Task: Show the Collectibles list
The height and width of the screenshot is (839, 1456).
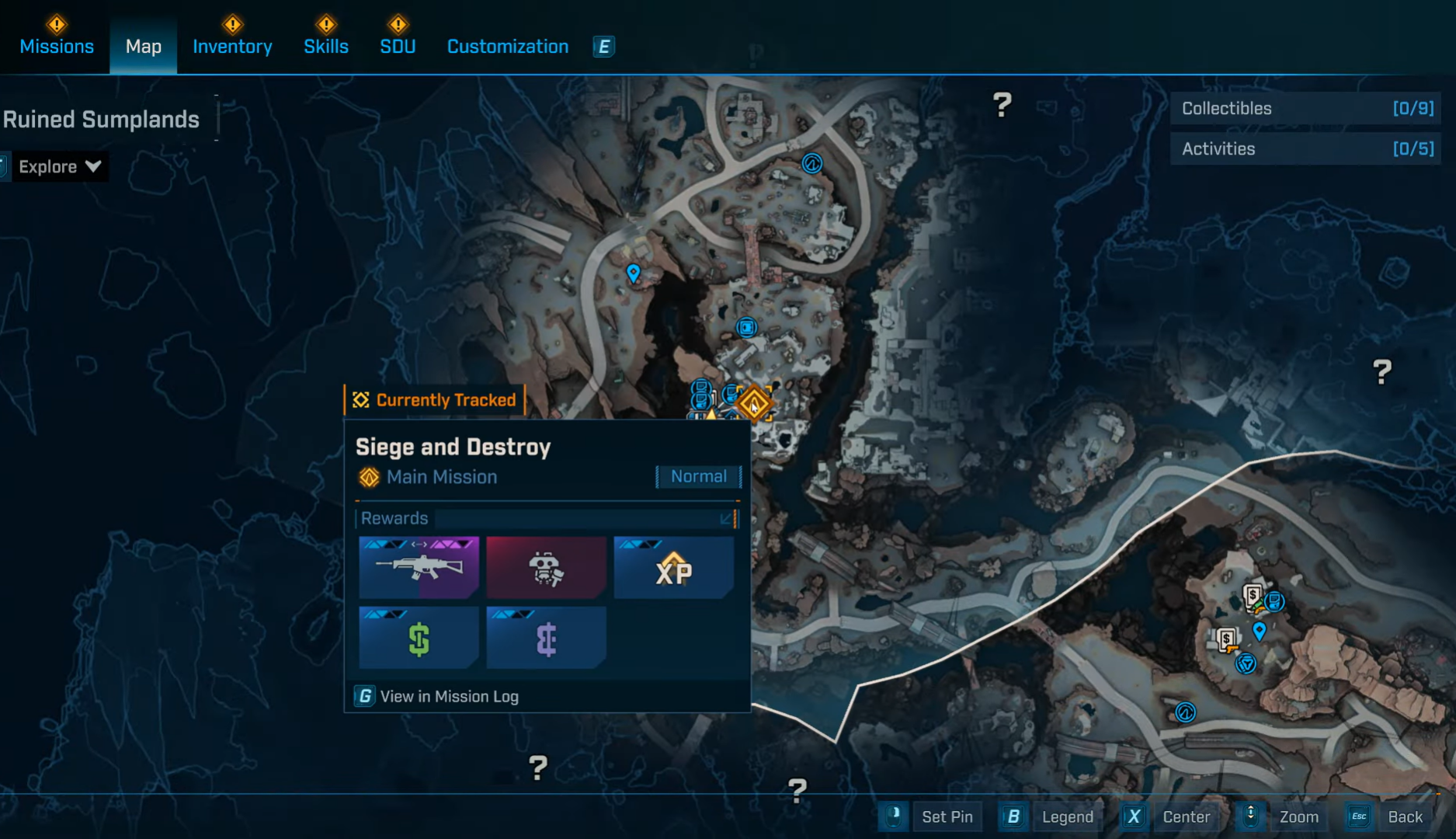Action: 1306,109
